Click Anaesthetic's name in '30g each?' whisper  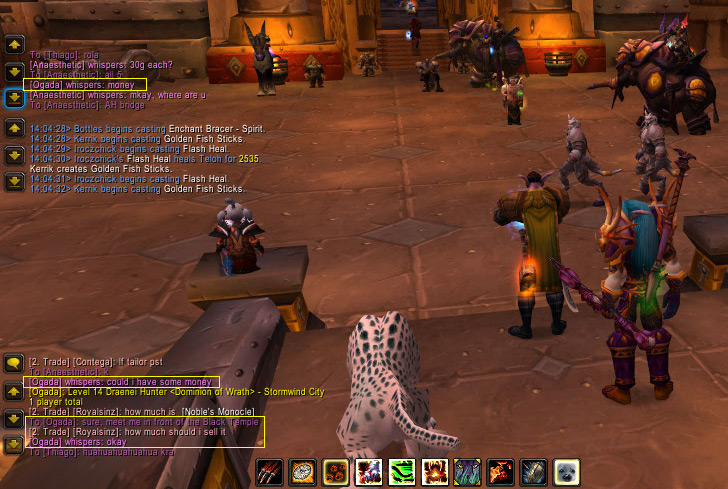[59, 65]
